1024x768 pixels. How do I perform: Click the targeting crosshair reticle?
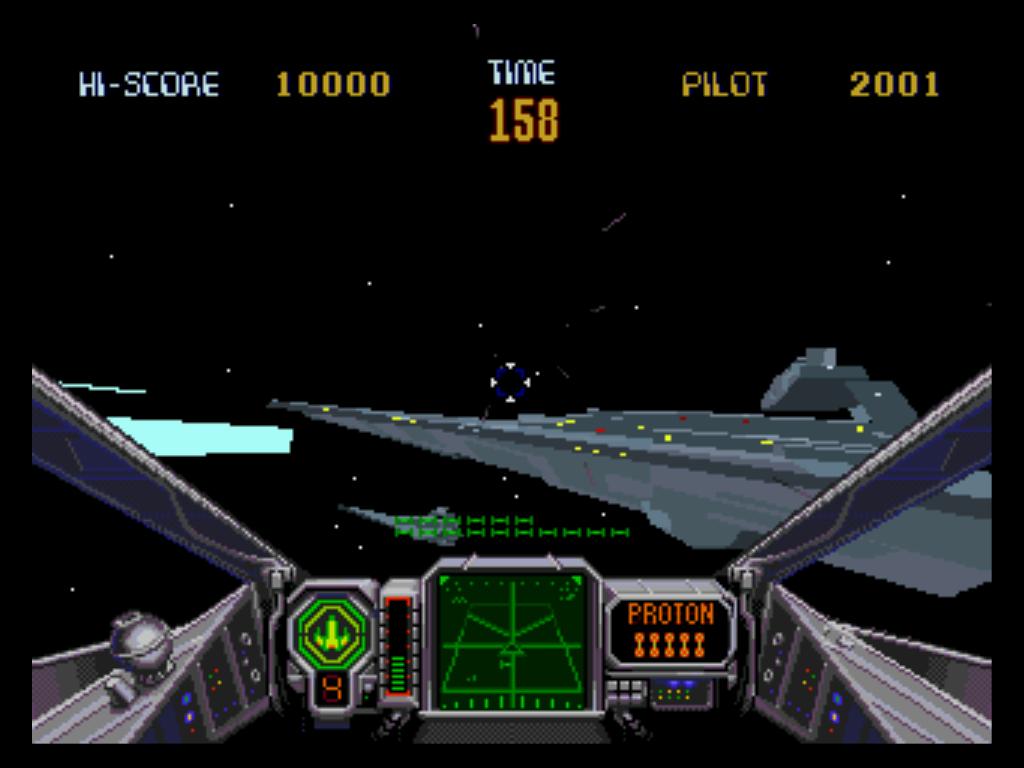coord(509,382)
